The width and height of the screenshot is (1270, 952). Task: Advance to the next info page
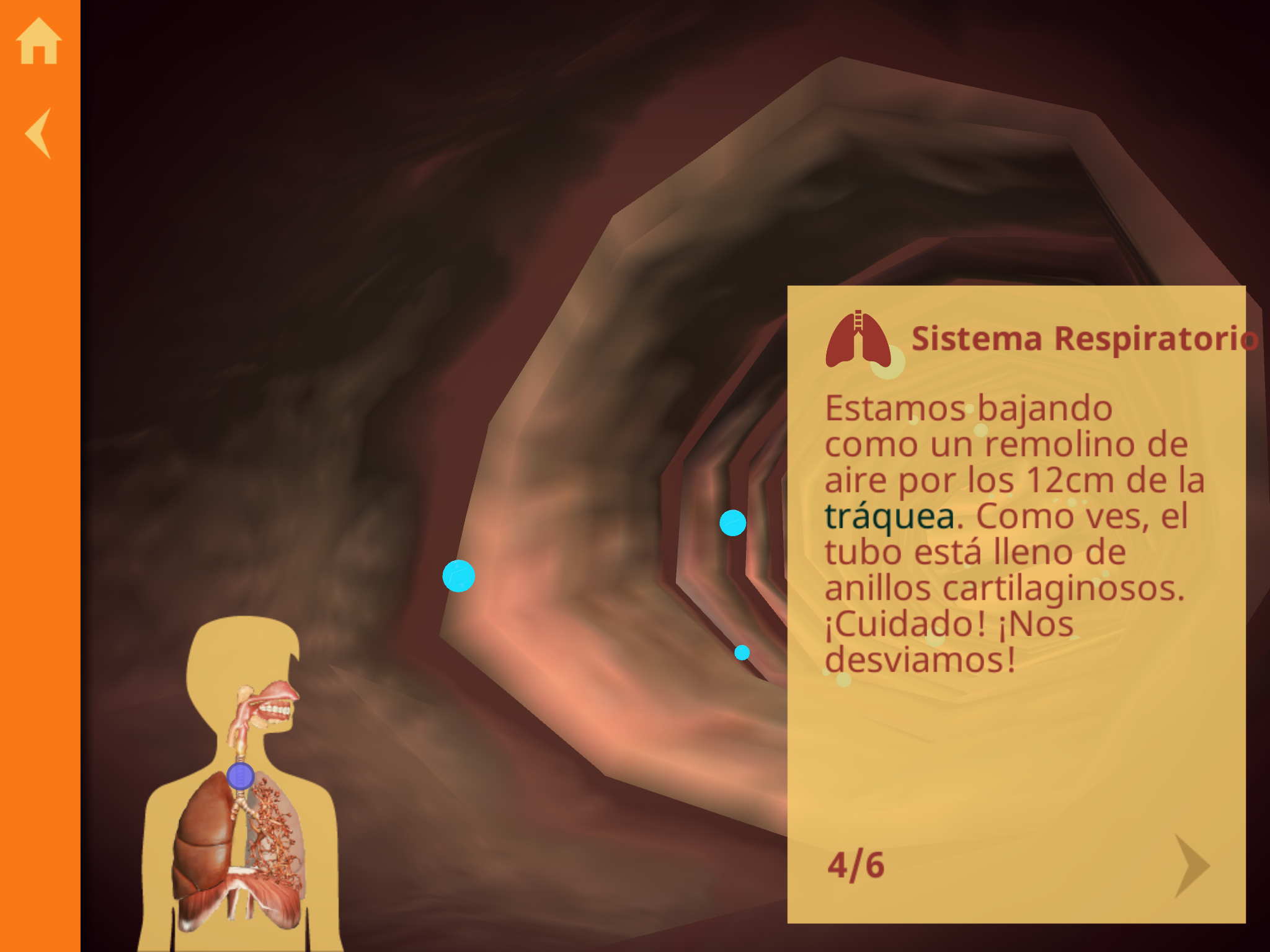1191,865
